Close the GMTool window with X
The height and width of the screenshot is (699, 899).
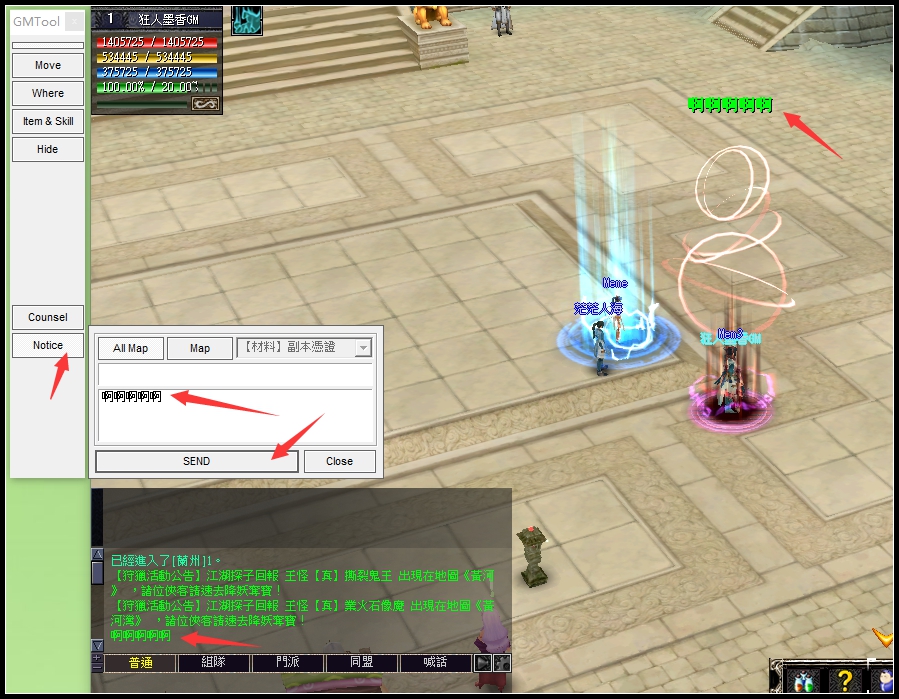click(75, 21)
